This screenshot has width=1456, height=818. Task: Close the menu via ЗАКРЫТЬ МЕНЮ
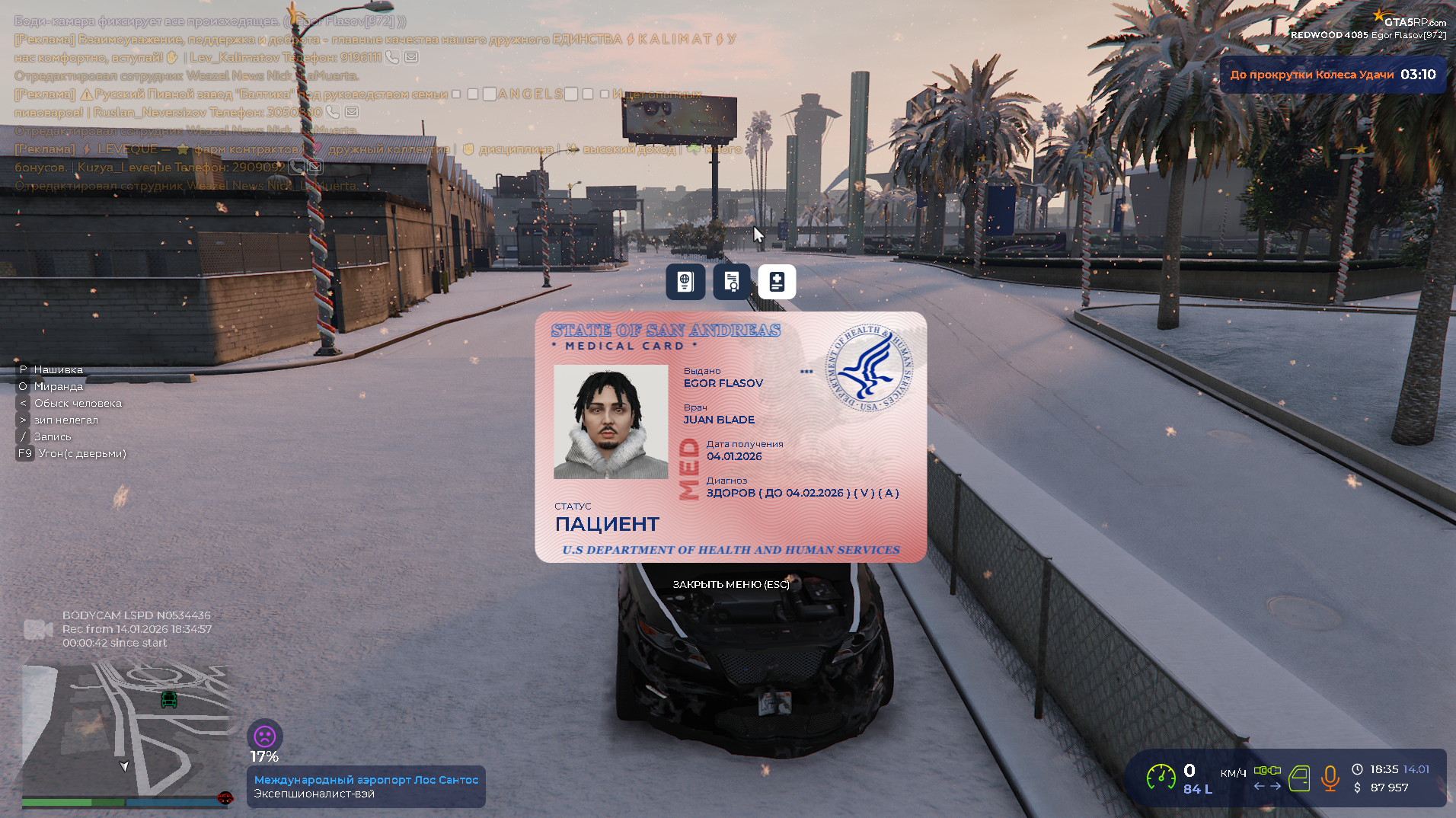tap(730, 584)
